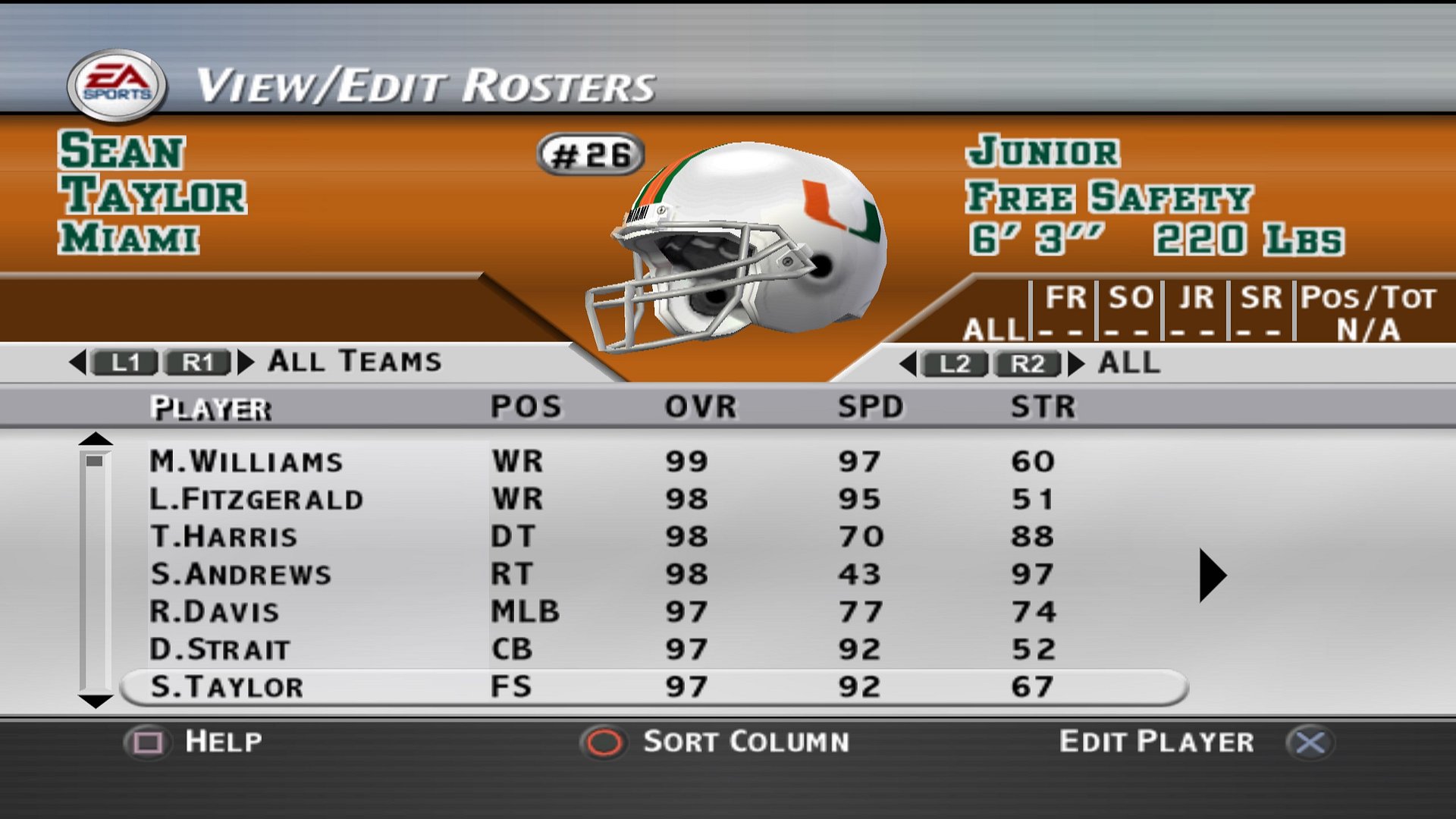Sort roster by STR column

1043,407
